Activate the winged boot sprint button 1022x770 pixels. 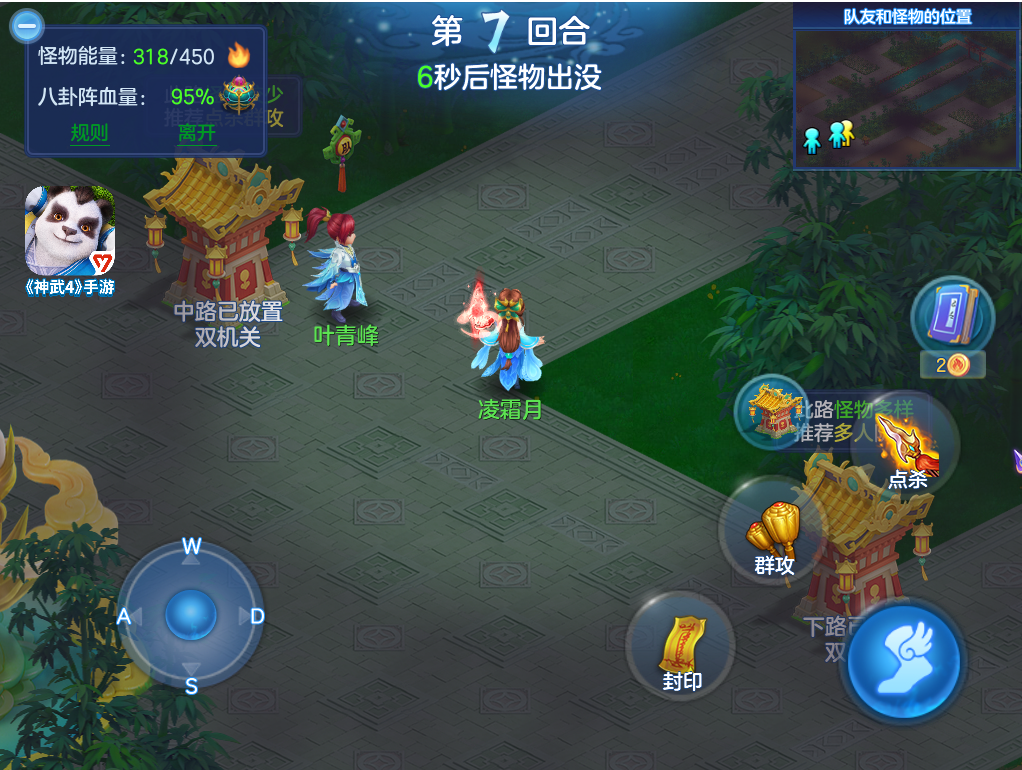point(903,662)
